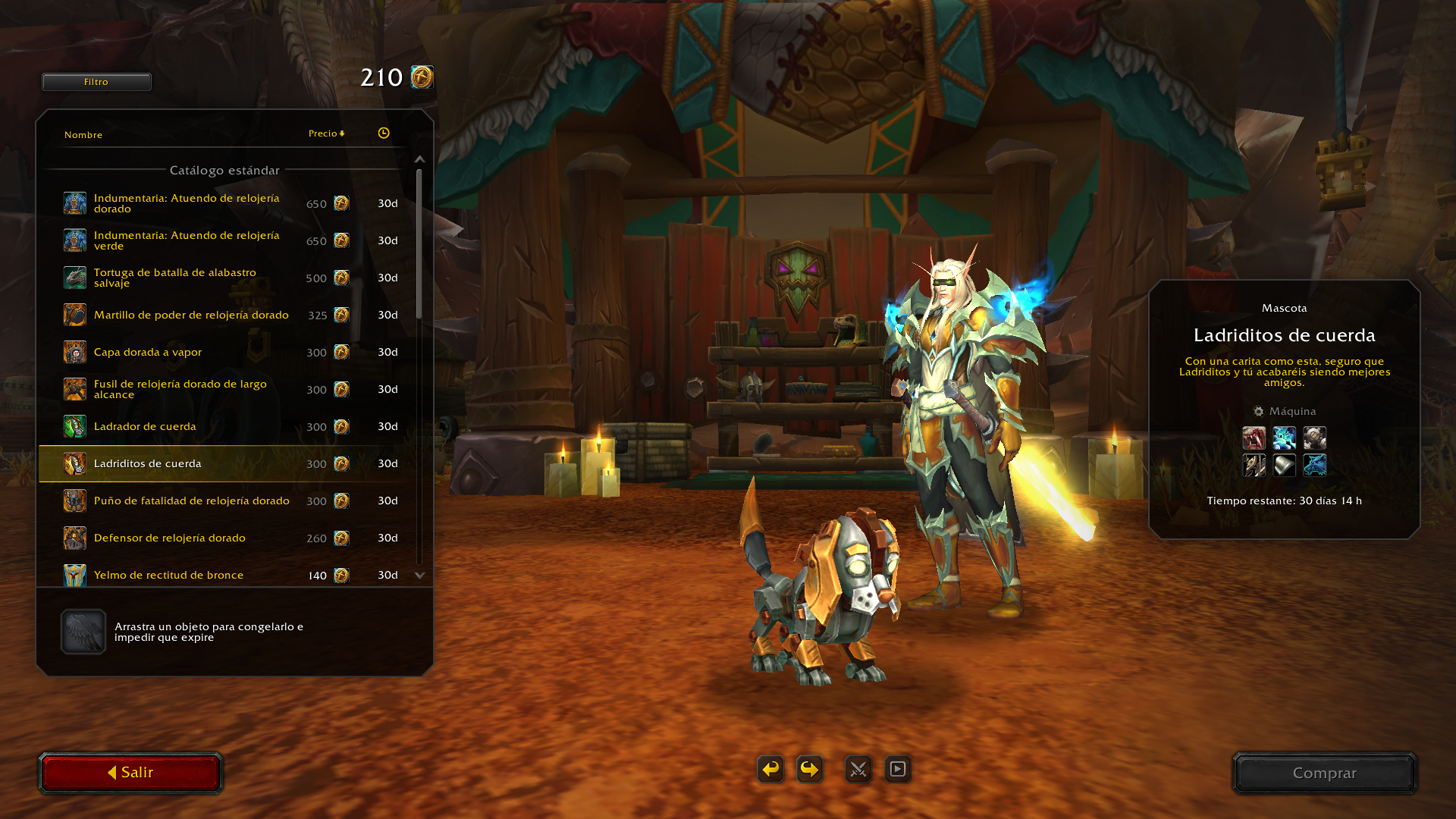Rotate the preview model right arrow
The image size is (1456, 819).
(x=810, y=769)
